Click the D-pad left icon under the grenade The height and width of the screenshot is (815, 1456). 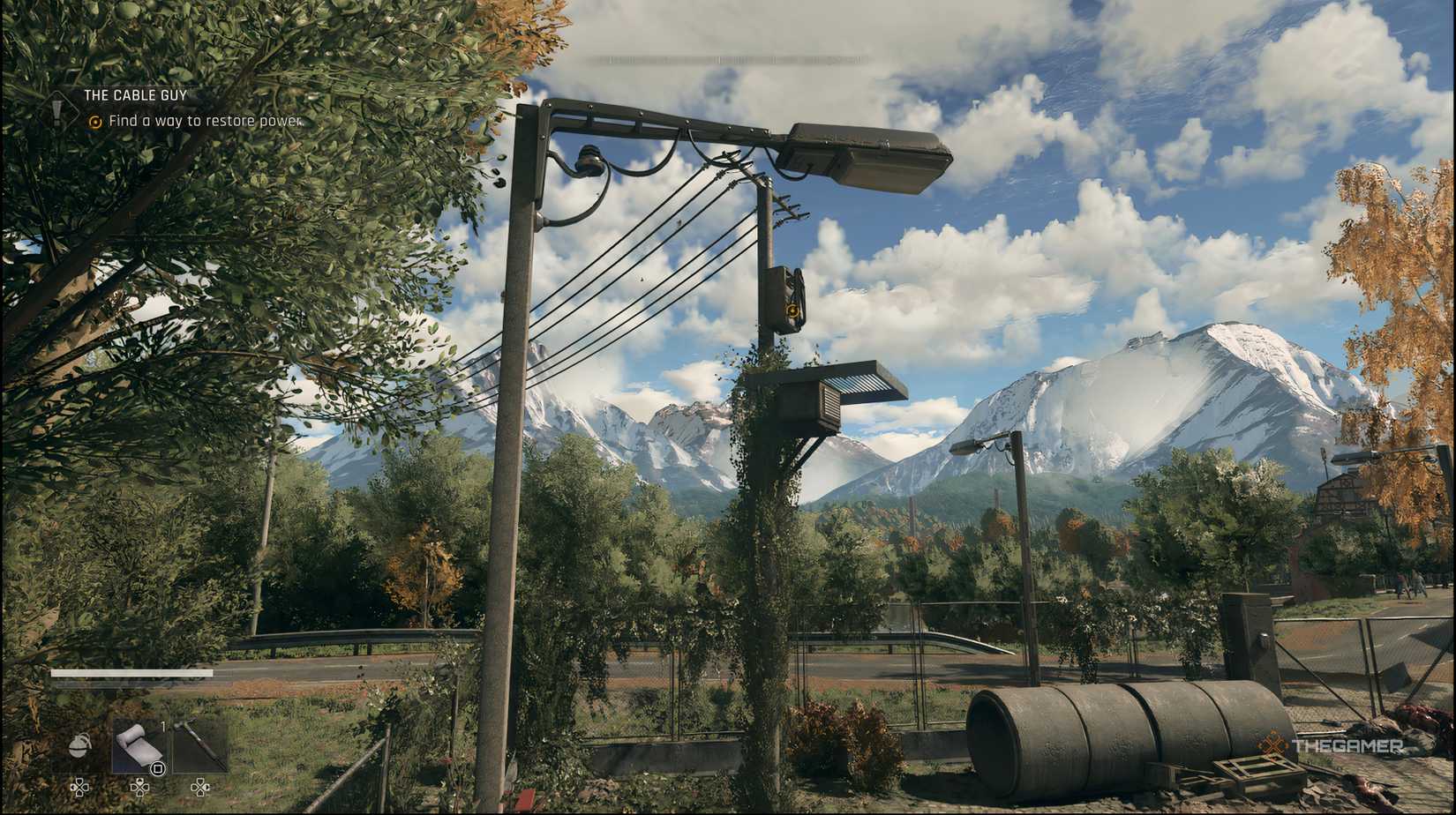tap(80, 787)
